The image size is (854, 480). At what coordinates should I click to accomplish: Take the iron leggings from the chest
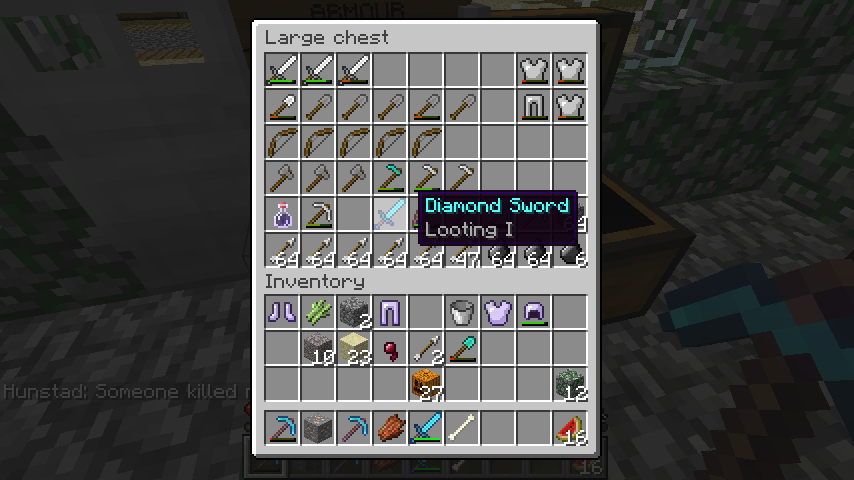point(535,106)
